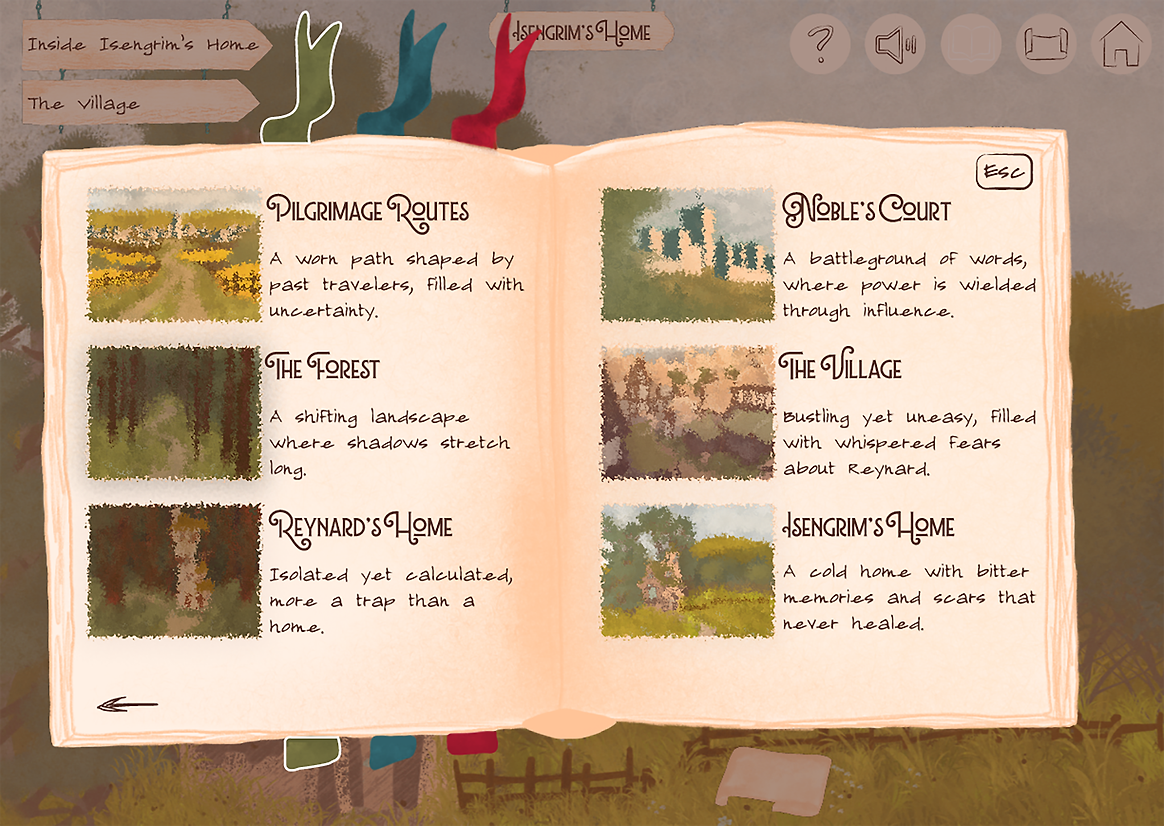Click The Village entry picture
This screenshot has height=826, width=1164.
pos(688,413)
